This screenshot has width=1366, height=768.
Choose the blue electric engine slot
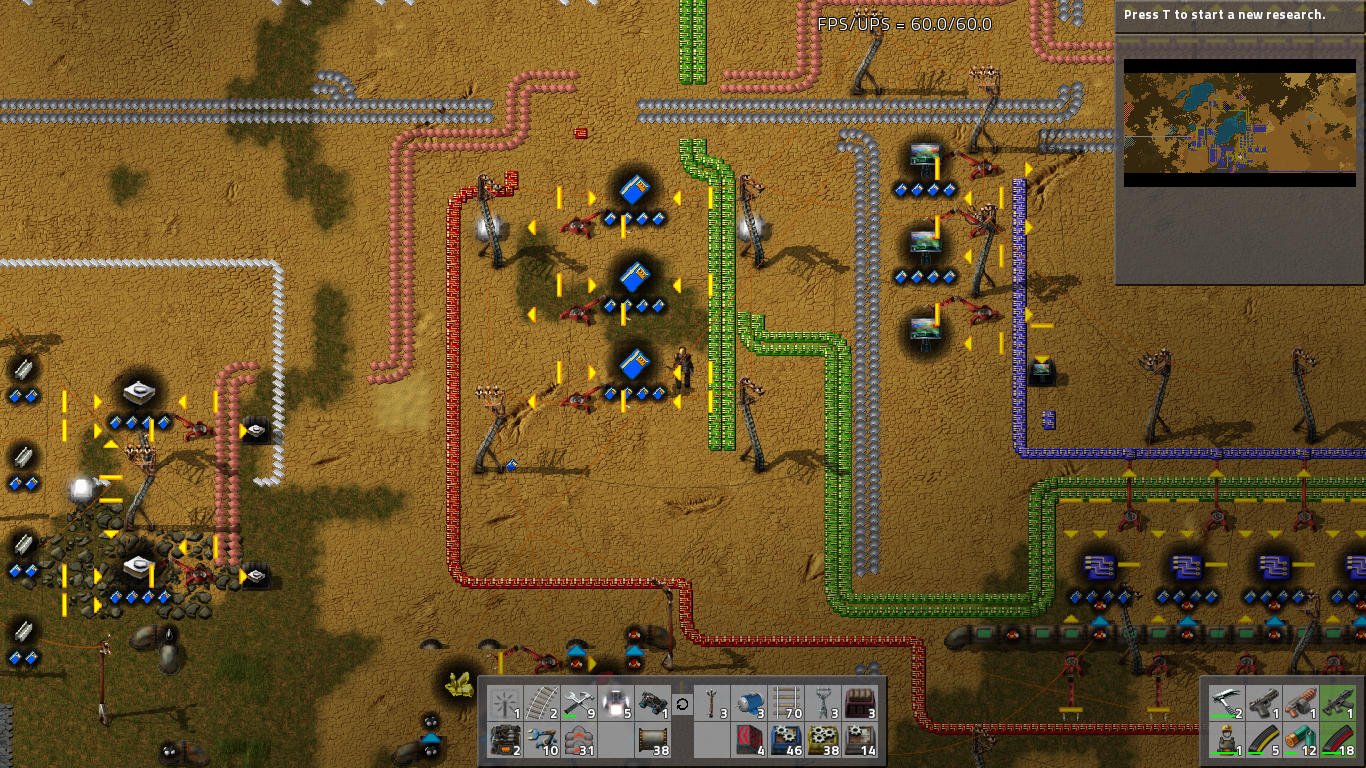[748, 703]
